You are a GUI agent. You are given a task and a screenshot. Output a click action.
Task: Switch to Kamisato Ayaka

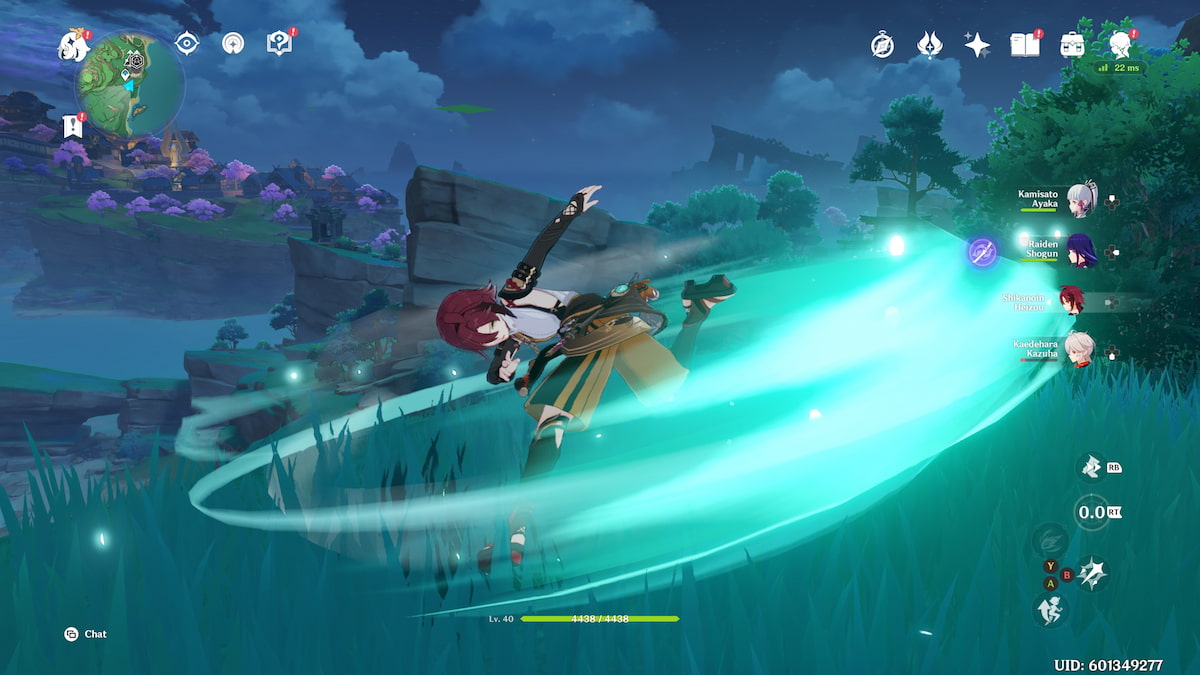click(1080, 199)
